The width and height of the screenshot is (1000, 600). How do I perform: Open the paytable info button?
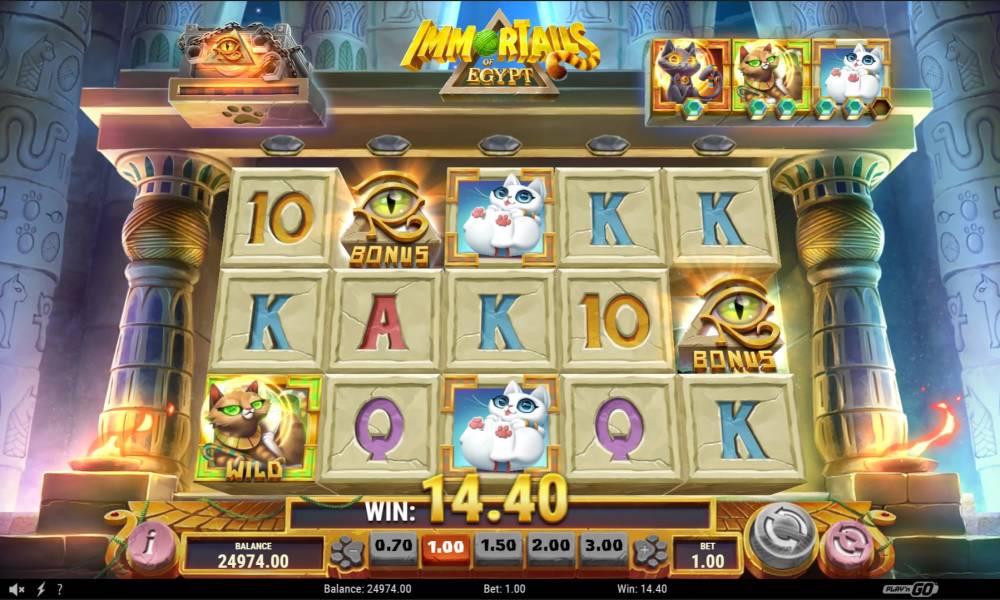click(149, 547)
